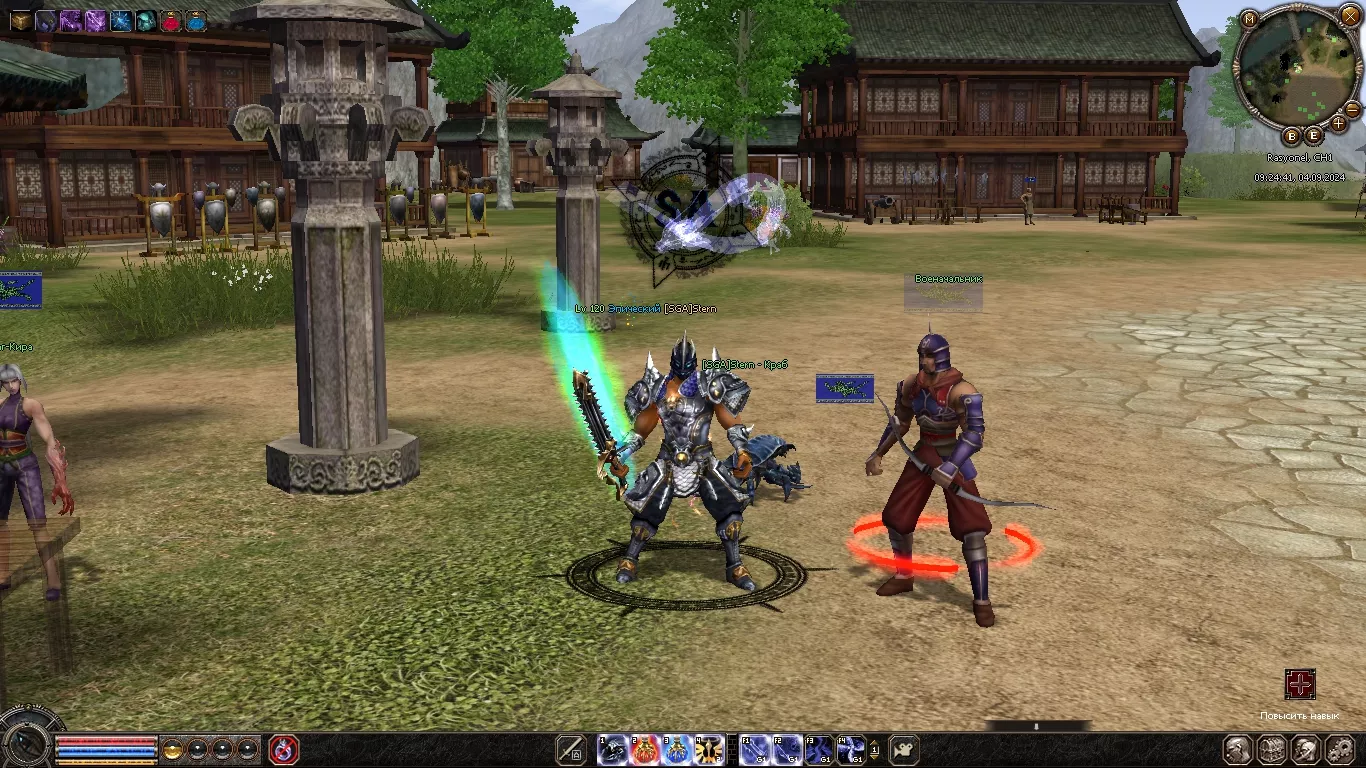The width and height of the screenshot is (1366, 768).
Task: Use the red potion in slot 2
Action: pos(645,749)
